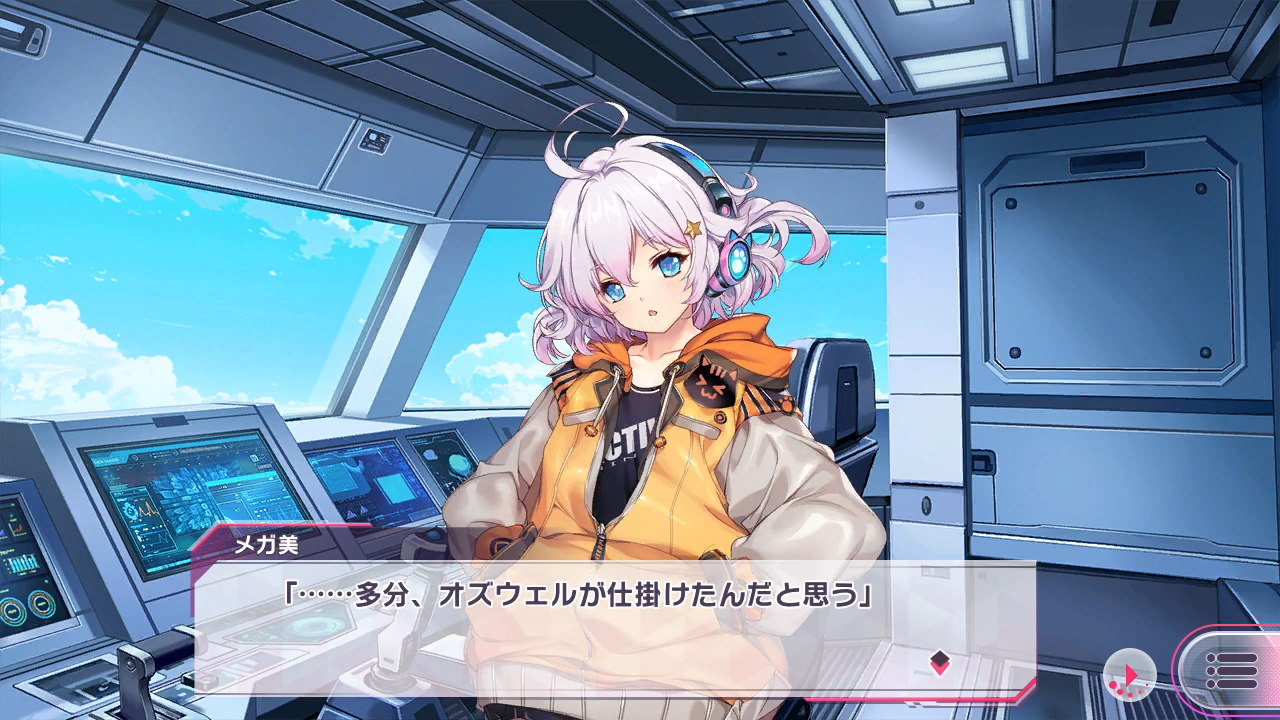
Task: Open the three-line list menu
Action: (1231, 670)
